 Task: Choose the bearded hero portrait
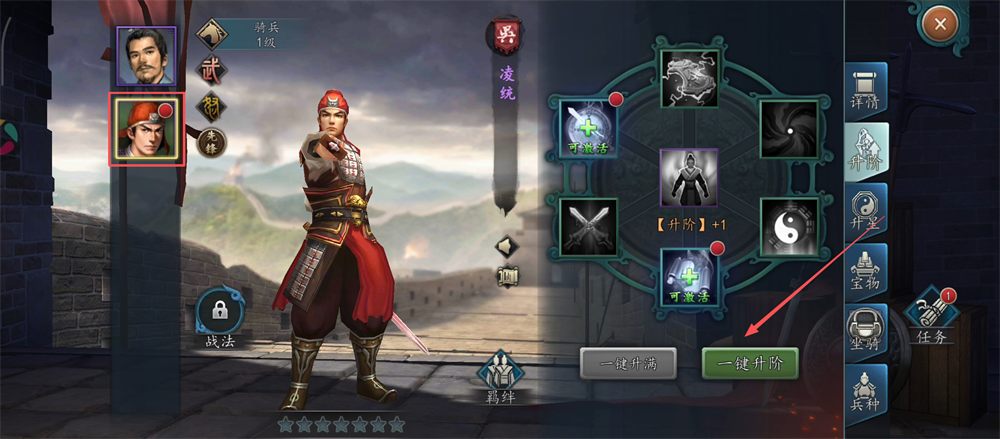[147, 55]
